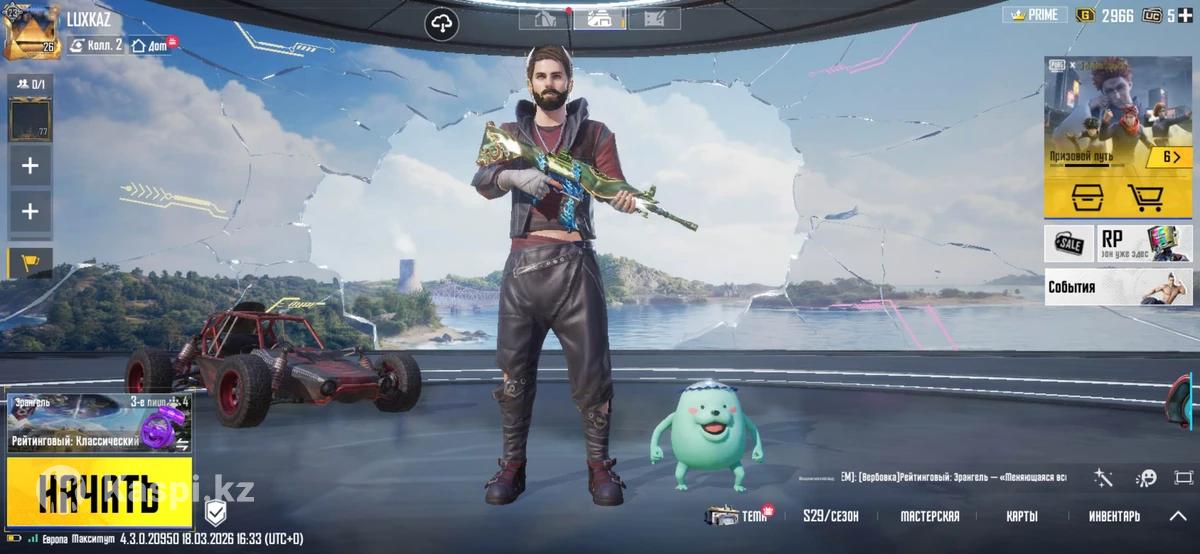Open the S29/Сезон season menu
Screen dimensions: 1200x554
click(x=830, y=516)
